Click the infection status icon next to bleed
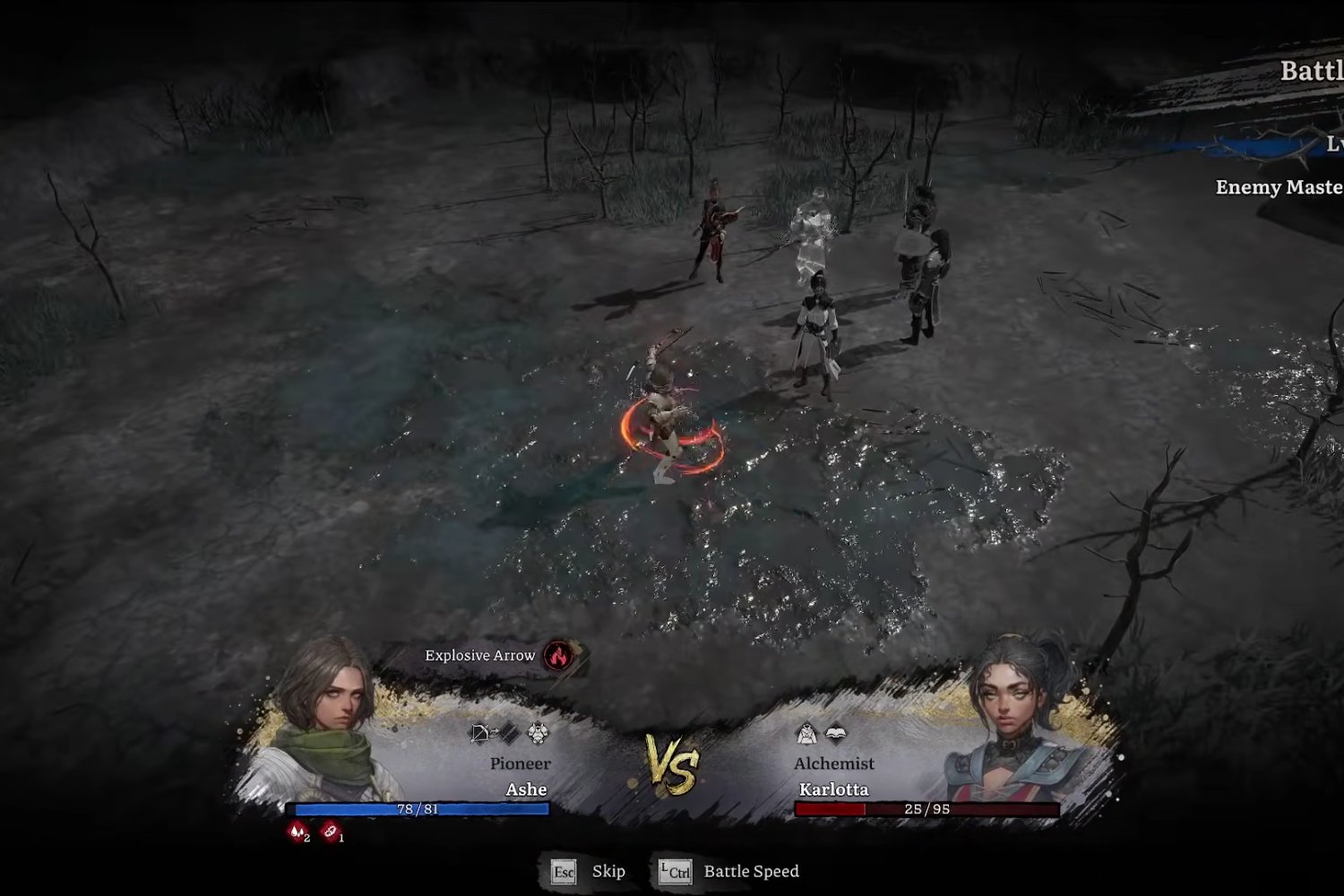Viewport: 1344px width, 896px height. (x=330, y=831)
